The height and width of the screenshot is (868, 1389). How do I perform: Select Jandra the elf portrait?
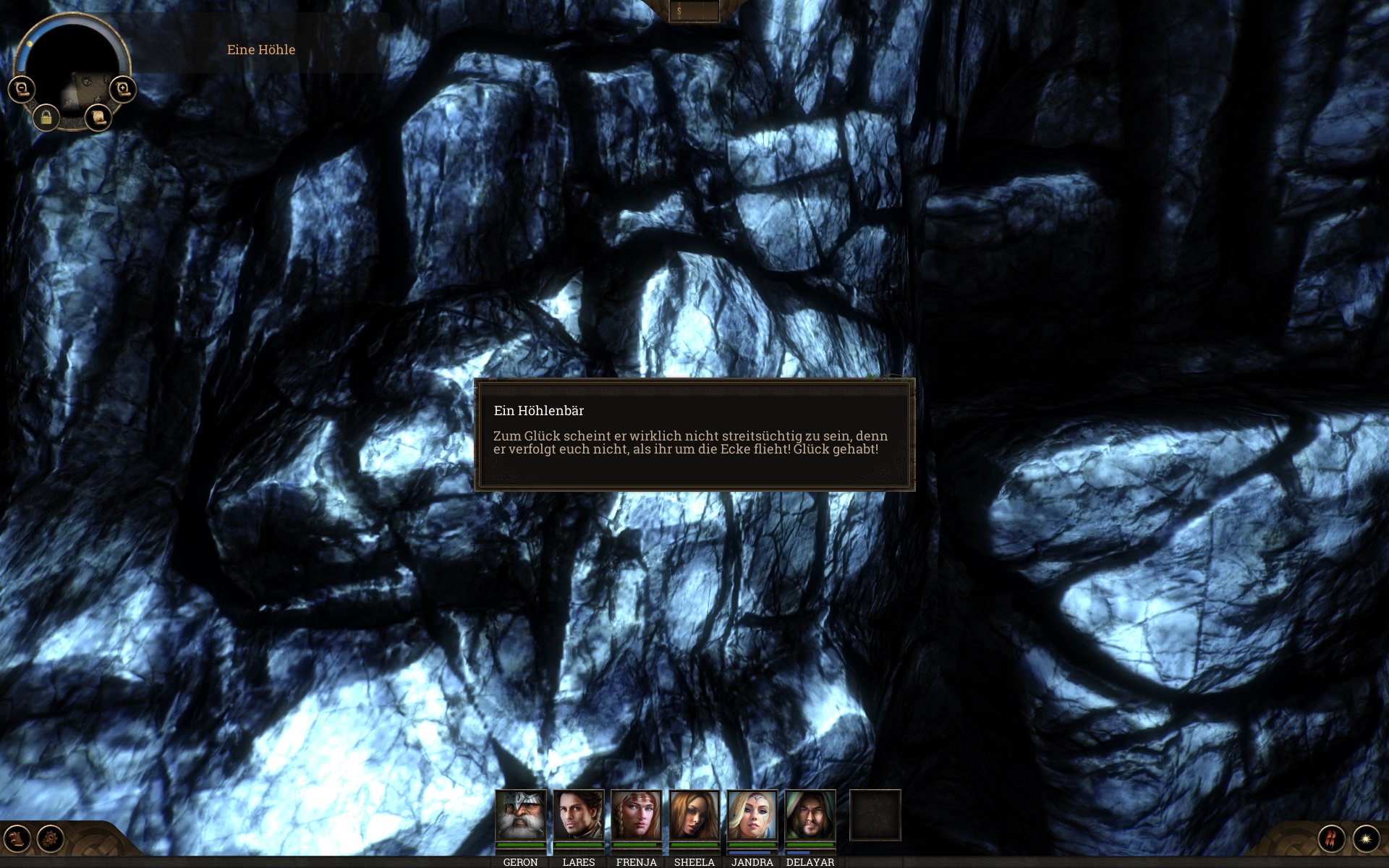coord(752,816)
